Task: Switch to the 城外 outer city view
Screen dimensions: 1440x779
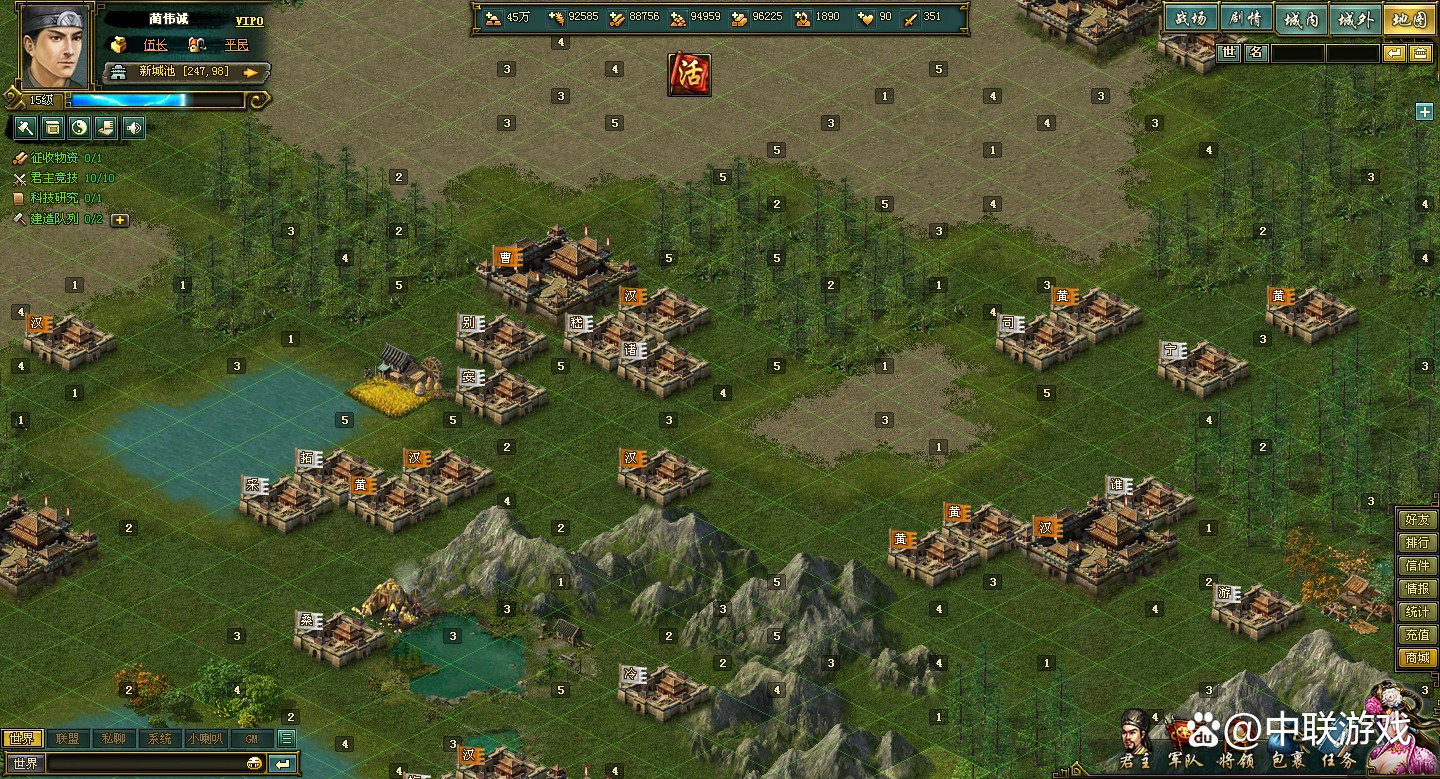Action: [x=1356, y=19]
